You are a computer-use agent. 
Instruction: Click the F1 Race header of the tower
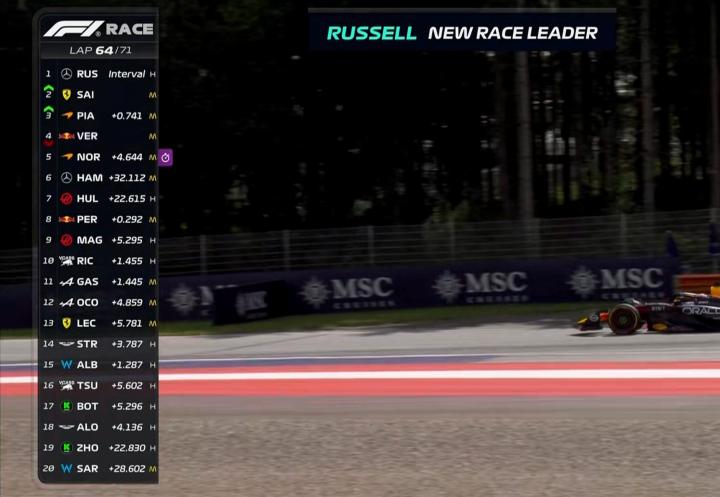(98, 28)
